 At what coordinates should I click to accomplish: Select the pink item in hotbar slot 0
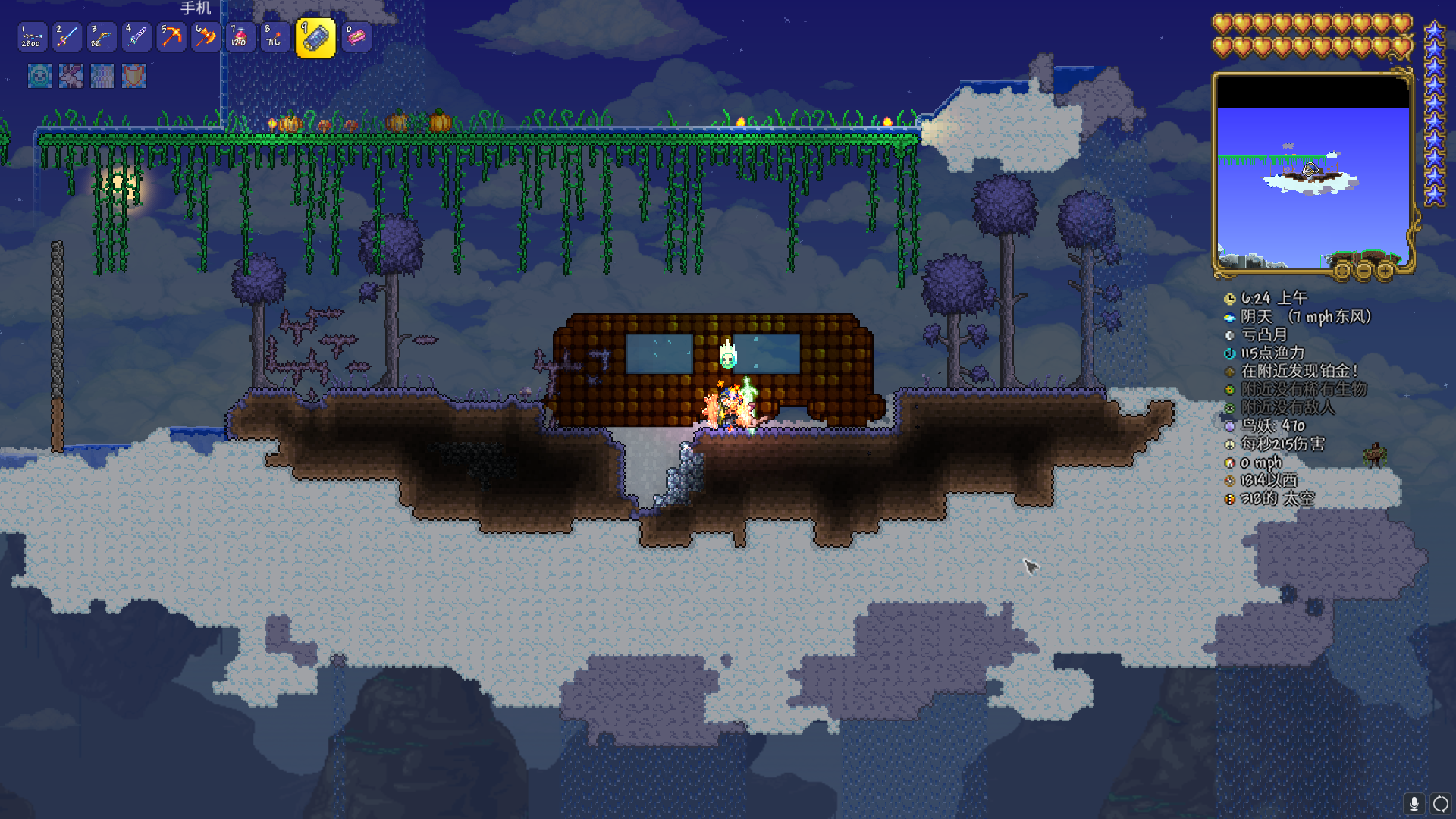(x=356, y=36)
